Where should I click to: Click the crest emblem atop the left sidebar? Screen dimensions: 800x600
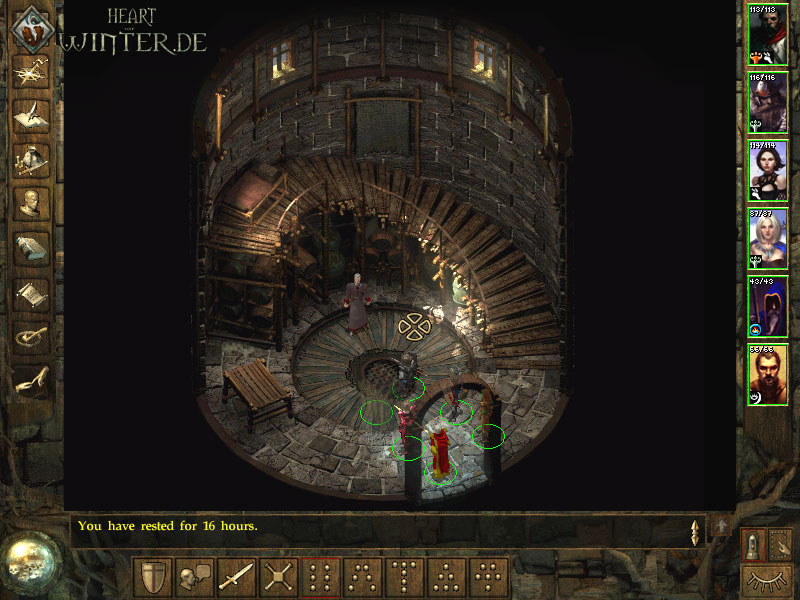pos(31,27)
